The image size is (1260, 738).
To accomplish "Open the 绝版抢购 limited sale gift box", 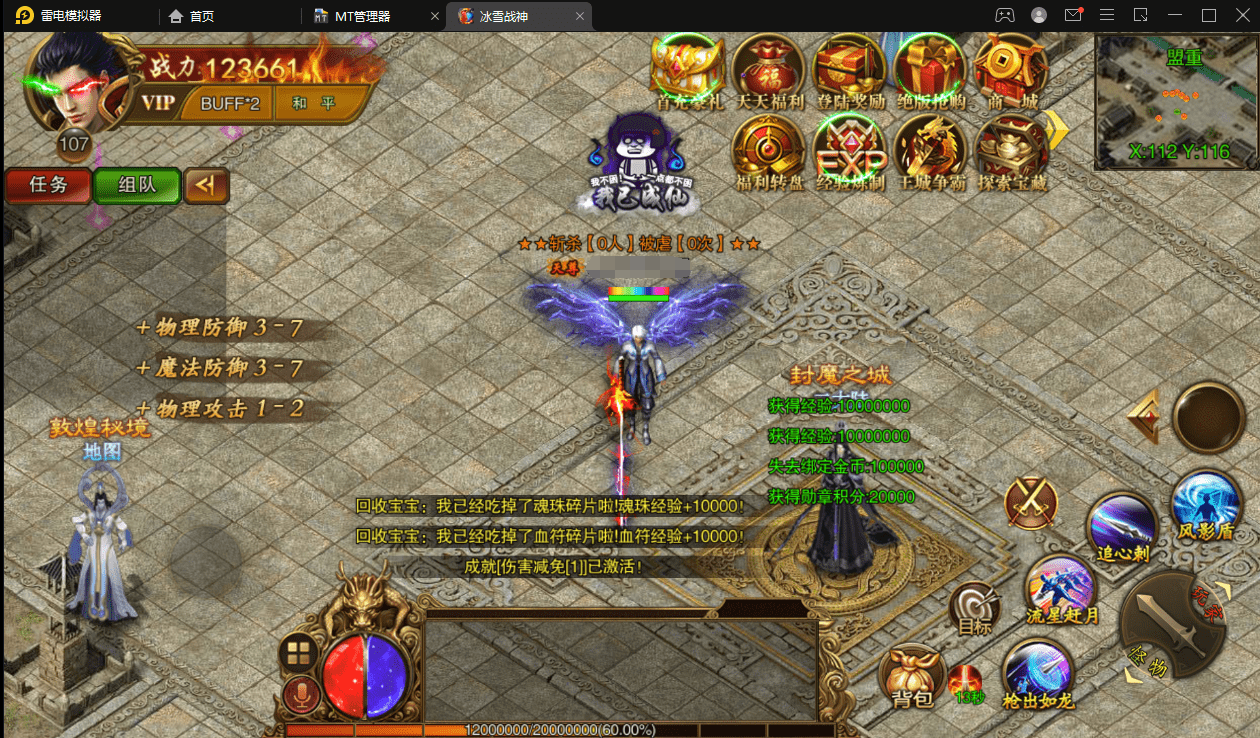I will click(x=929, y=70).
